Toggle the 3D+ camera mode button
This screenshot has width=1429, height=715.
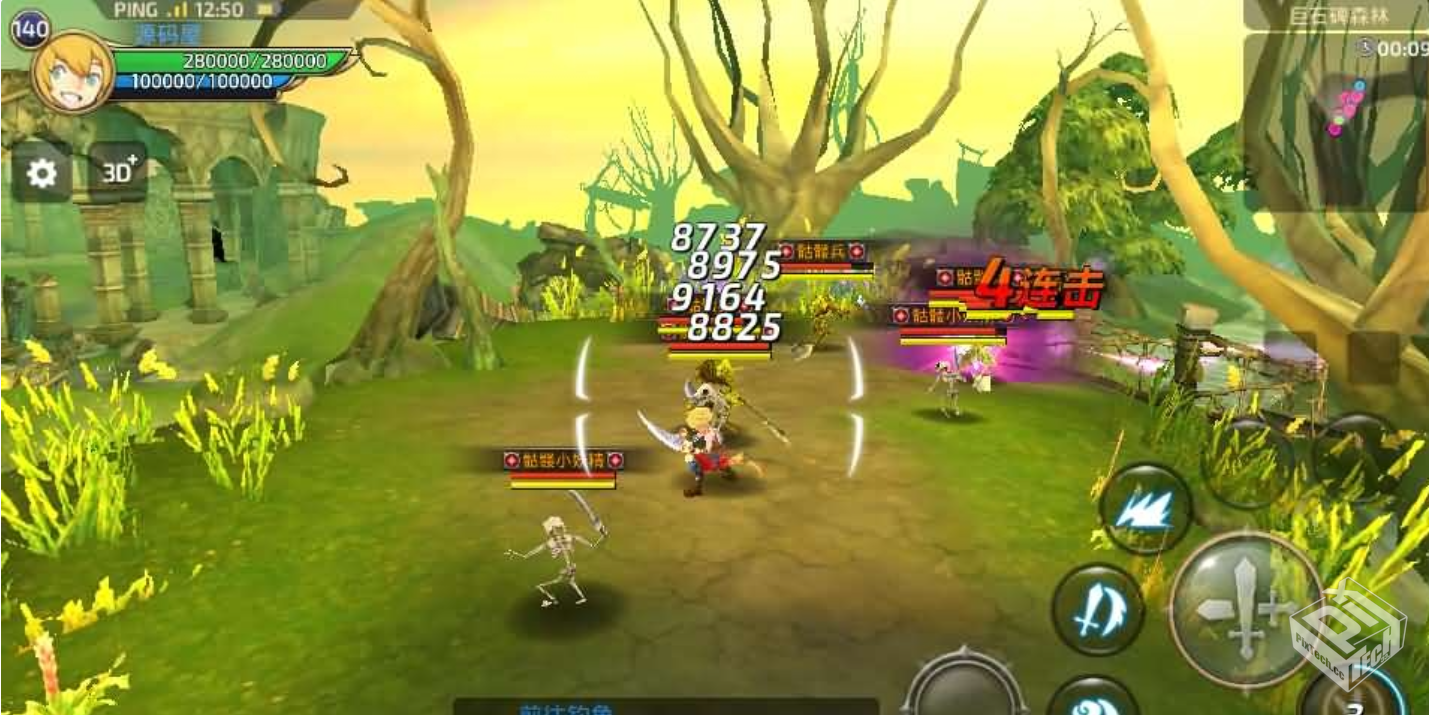point(118,172)
